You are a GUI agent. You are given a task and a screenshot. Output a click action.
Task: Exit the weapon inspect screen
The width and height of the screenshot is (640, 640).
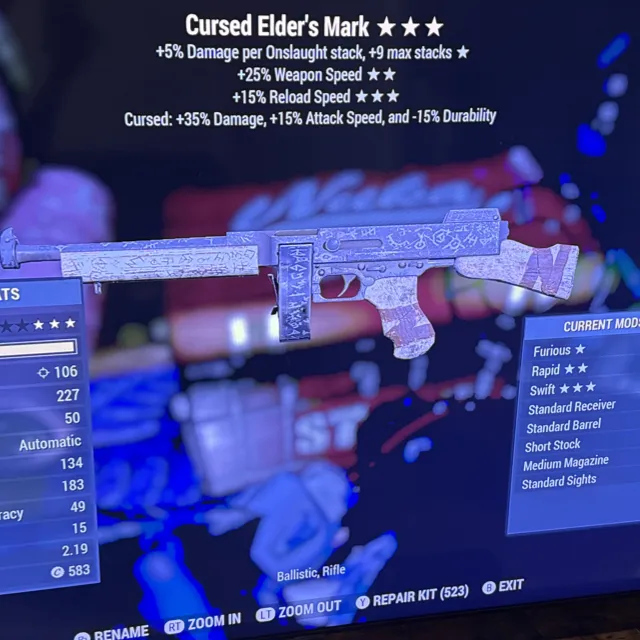pyautogui.click(x=510, y=587)
